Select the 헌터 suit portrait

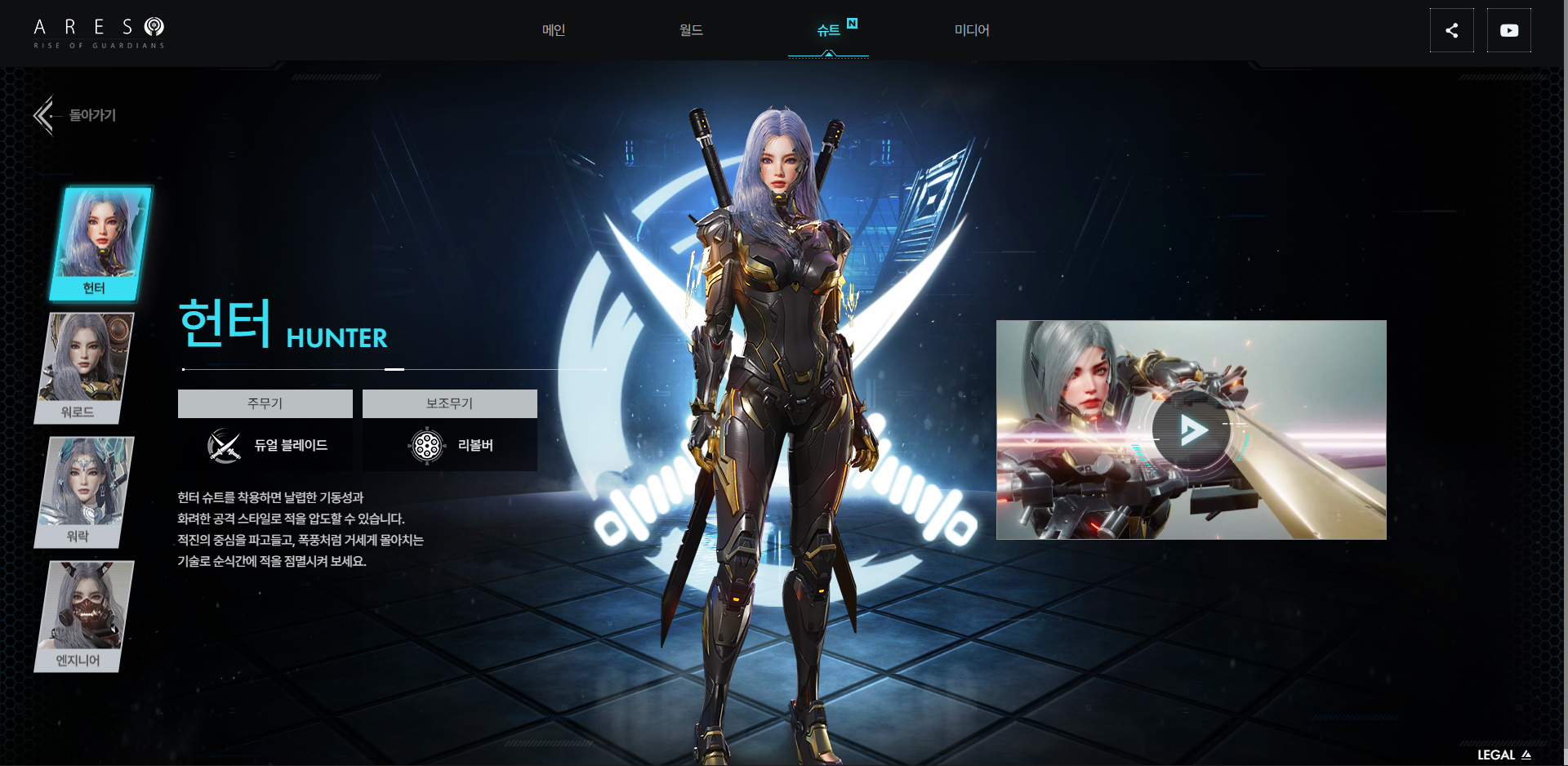coord(100,243)
